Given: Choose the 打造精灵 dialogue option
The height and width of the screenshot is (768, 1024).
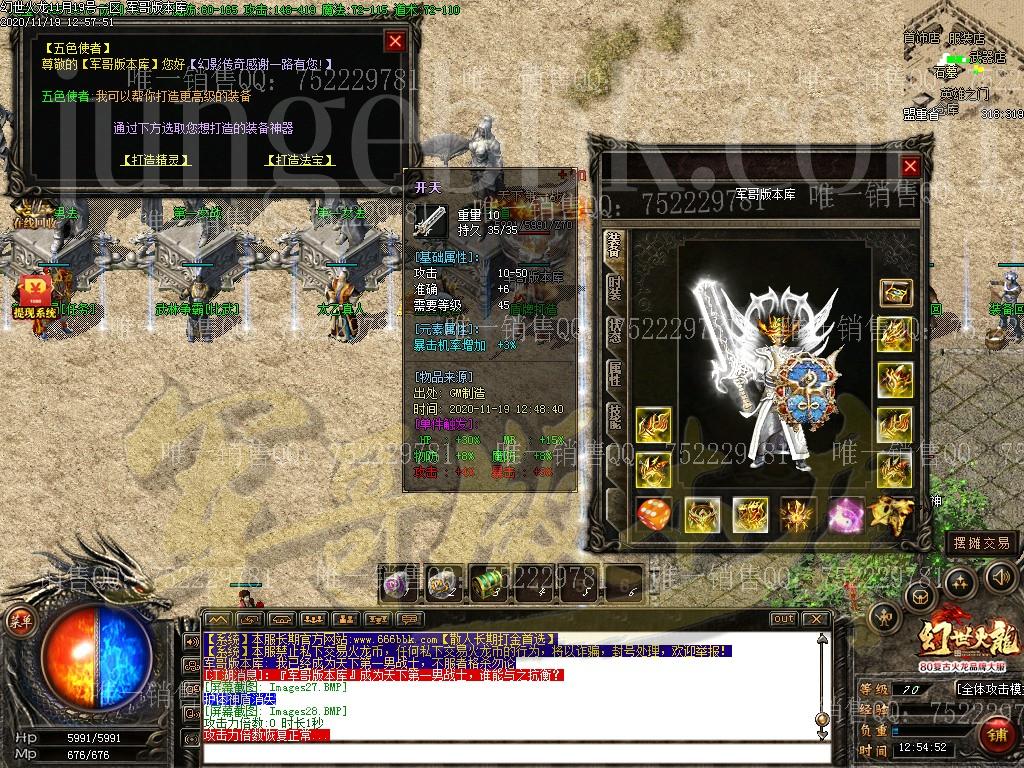Looking at the screenshot, I should [x=155, y=160].
